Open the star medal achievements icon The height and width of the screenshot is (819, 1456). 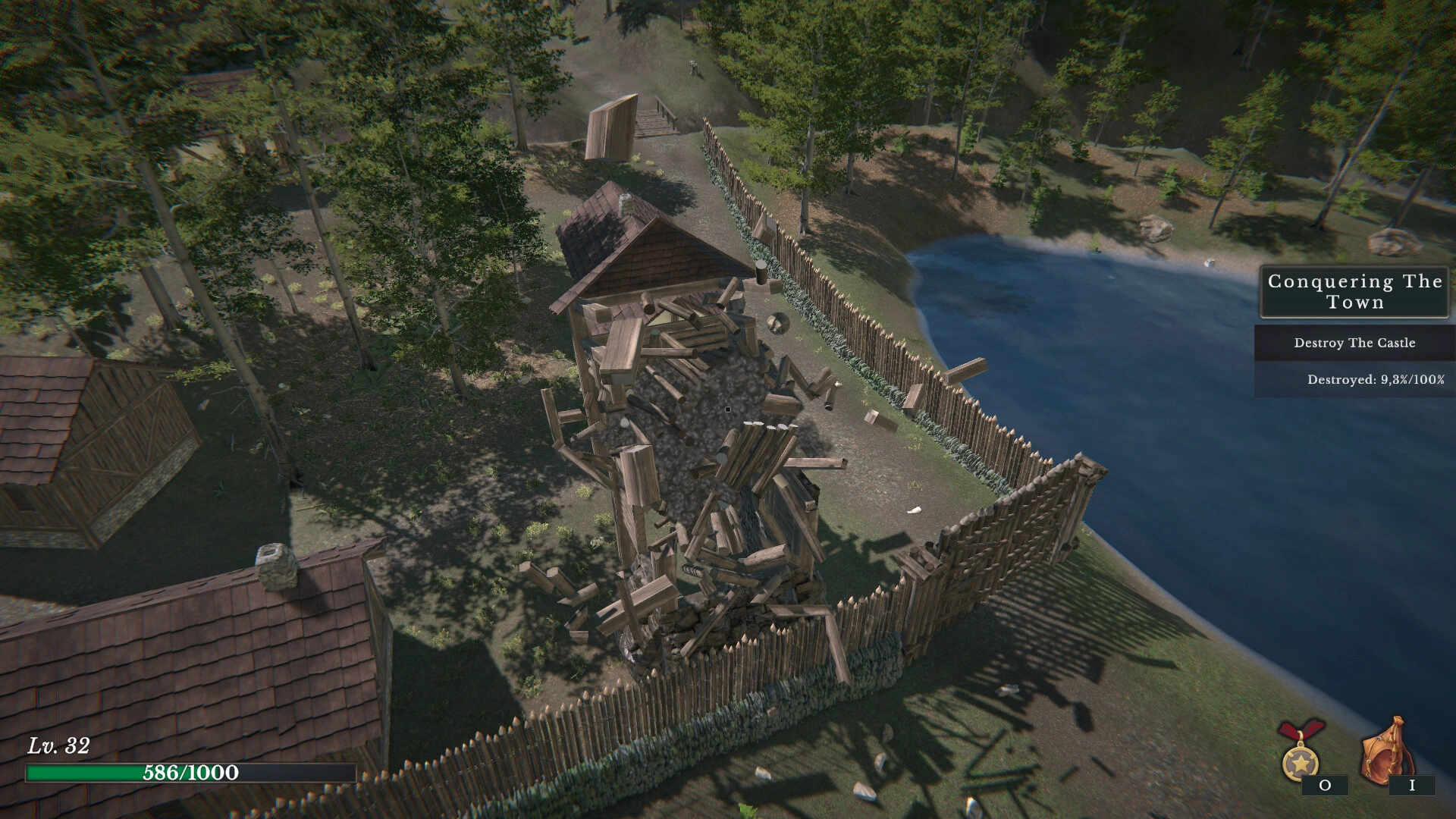(1300, 754)
